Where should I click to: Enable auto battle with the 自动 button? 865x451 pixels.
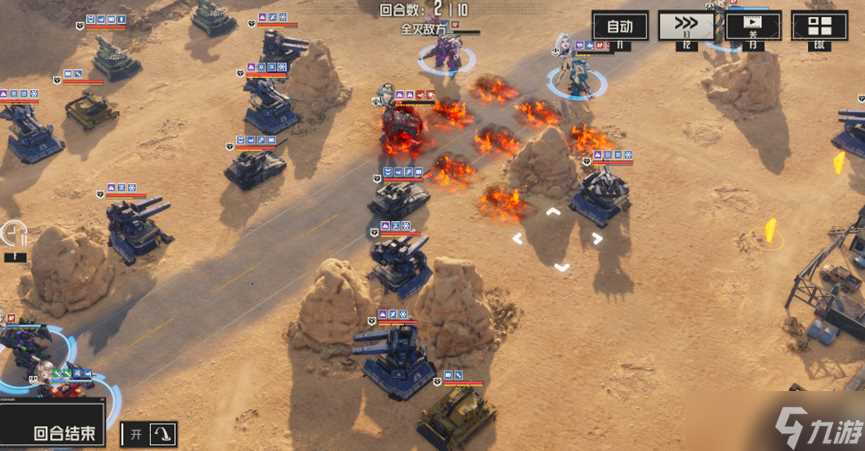click(x=620, y=25)
